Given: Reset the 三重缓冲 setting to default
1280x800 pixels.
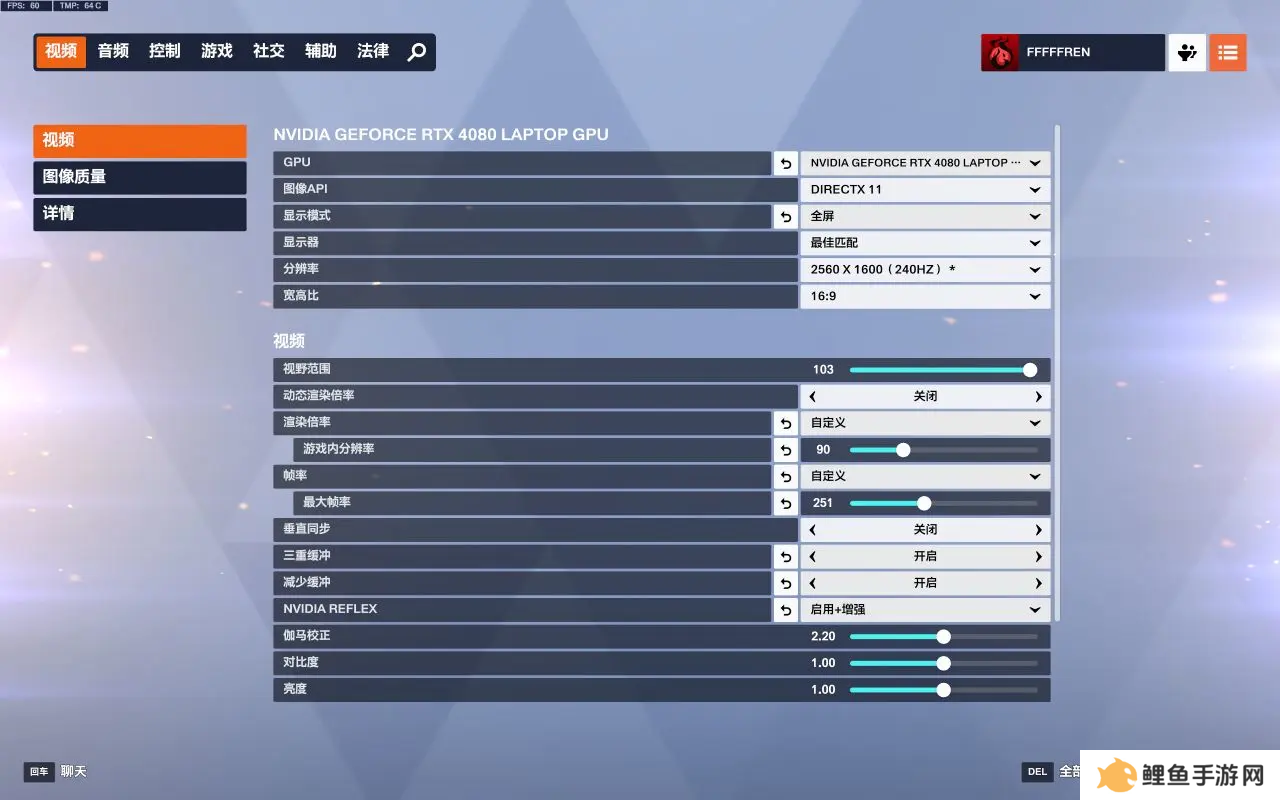Looking at the screenshot, I should tap(786, 557).
